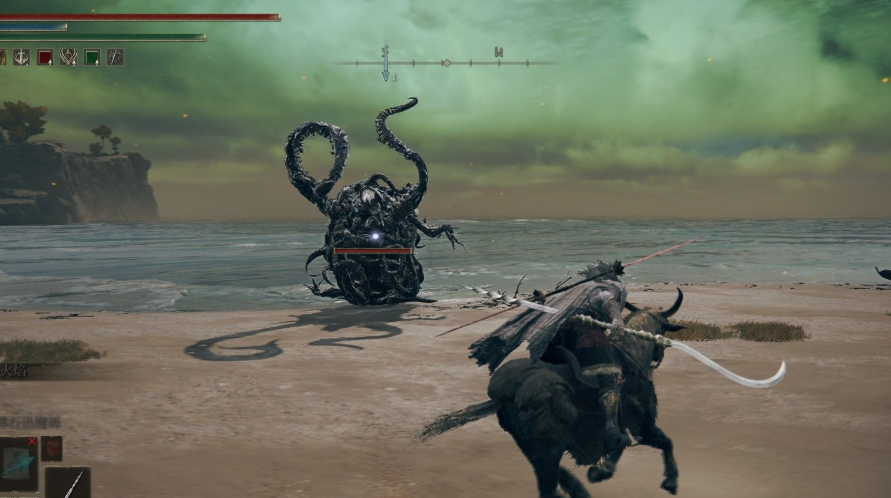The width and height of the screenshot is (891, 498).
Task: Select the sword-and-wings buff icon
Action: tap(21, 57)
